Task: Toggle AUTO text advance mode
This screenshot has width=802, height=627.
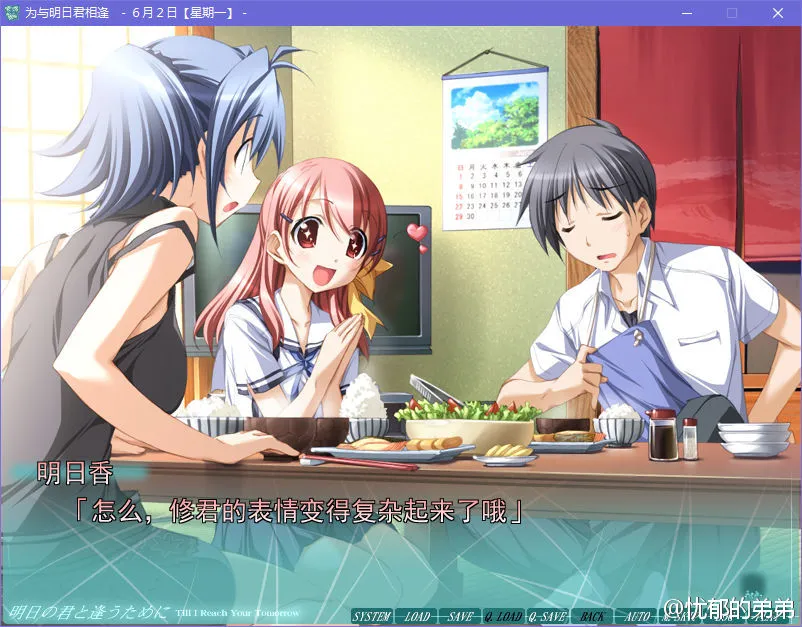Action: tap(637, 616)
